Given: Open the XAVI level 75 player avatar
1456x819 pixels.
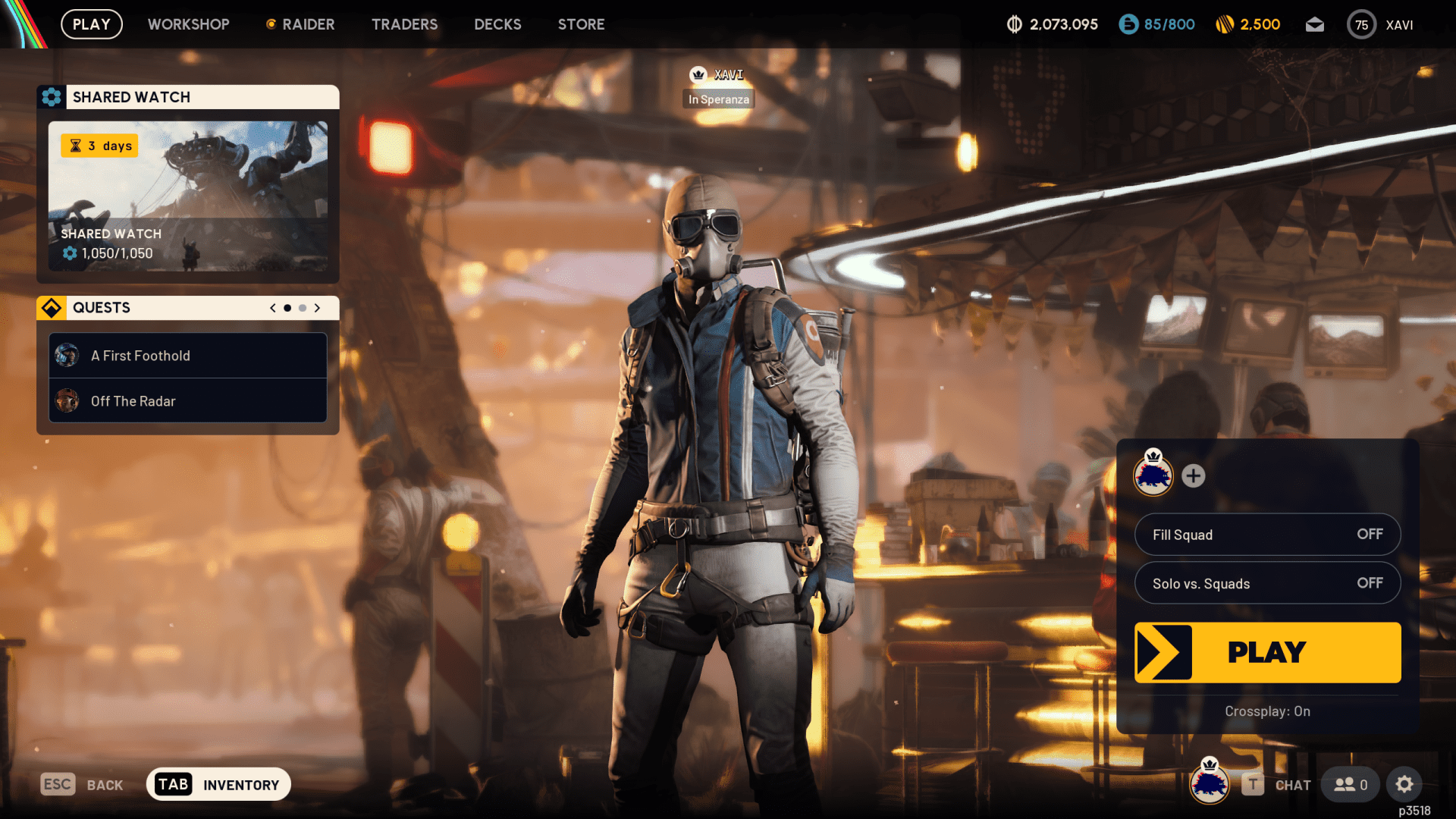Looking at the screenshot, I should click(1361, 24).
